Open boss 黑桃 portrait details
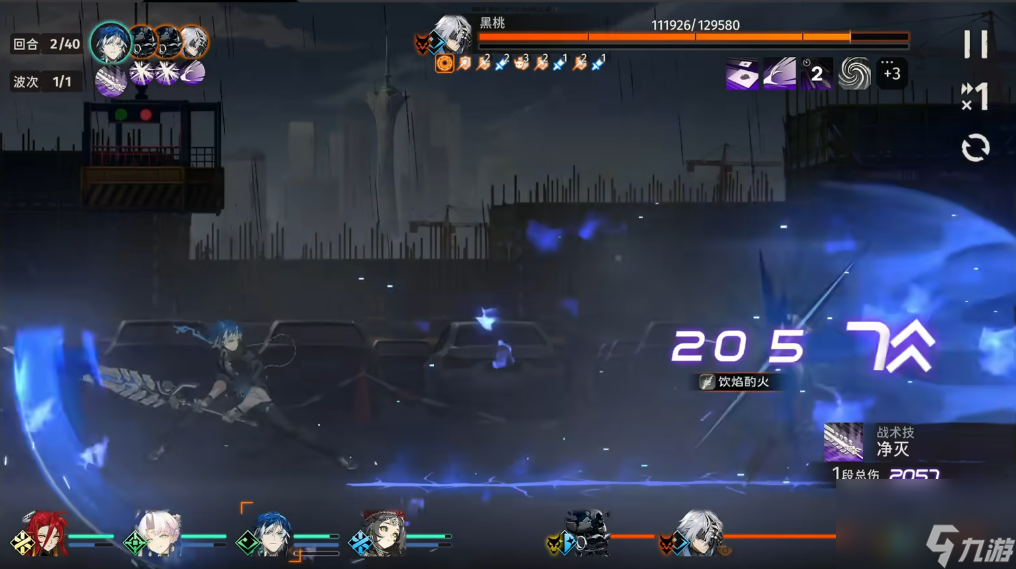1016x569 pixels. click(453, 35)
